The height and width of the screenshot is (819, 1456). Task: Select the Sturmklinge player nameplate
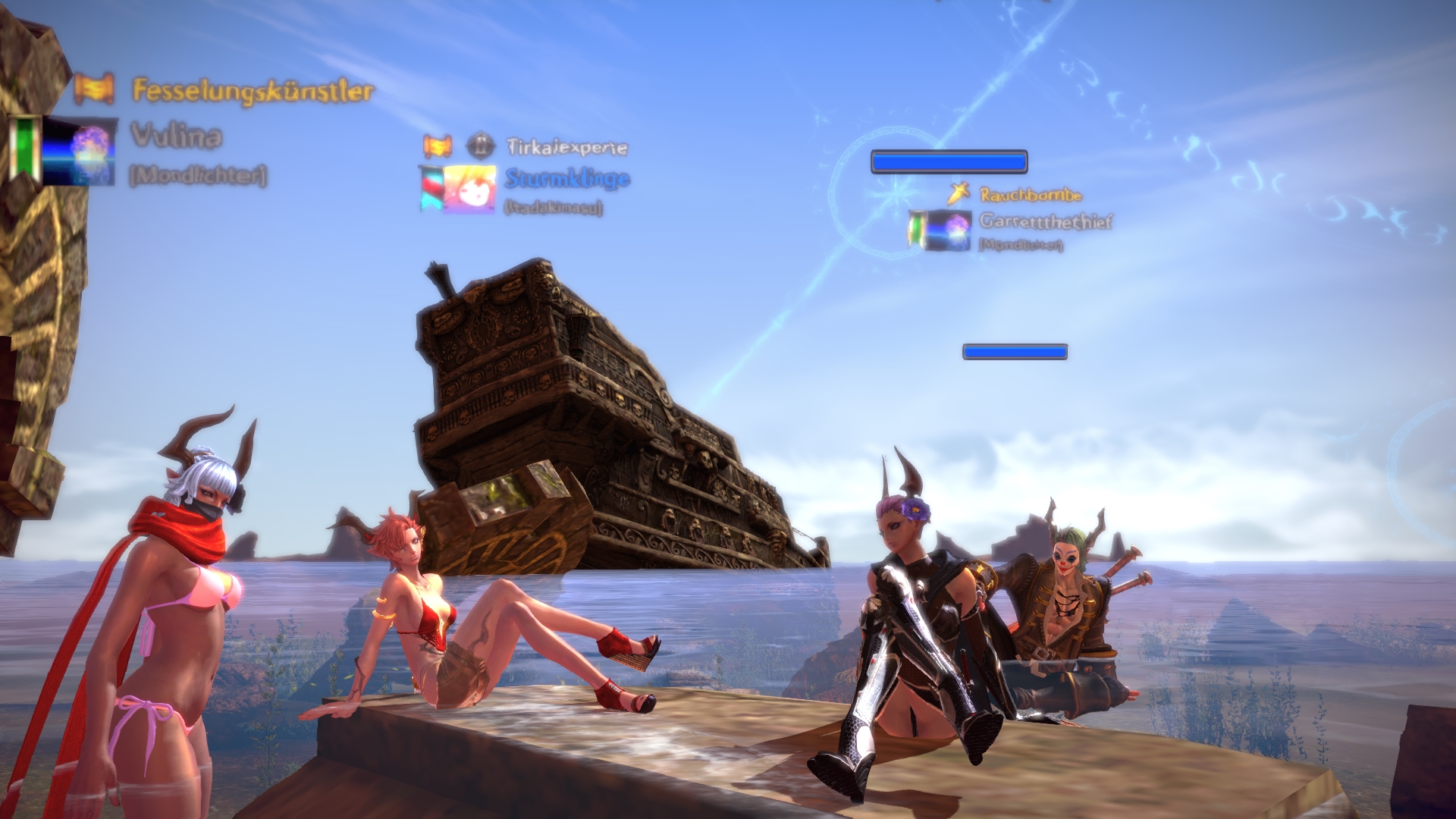point(567,179)
